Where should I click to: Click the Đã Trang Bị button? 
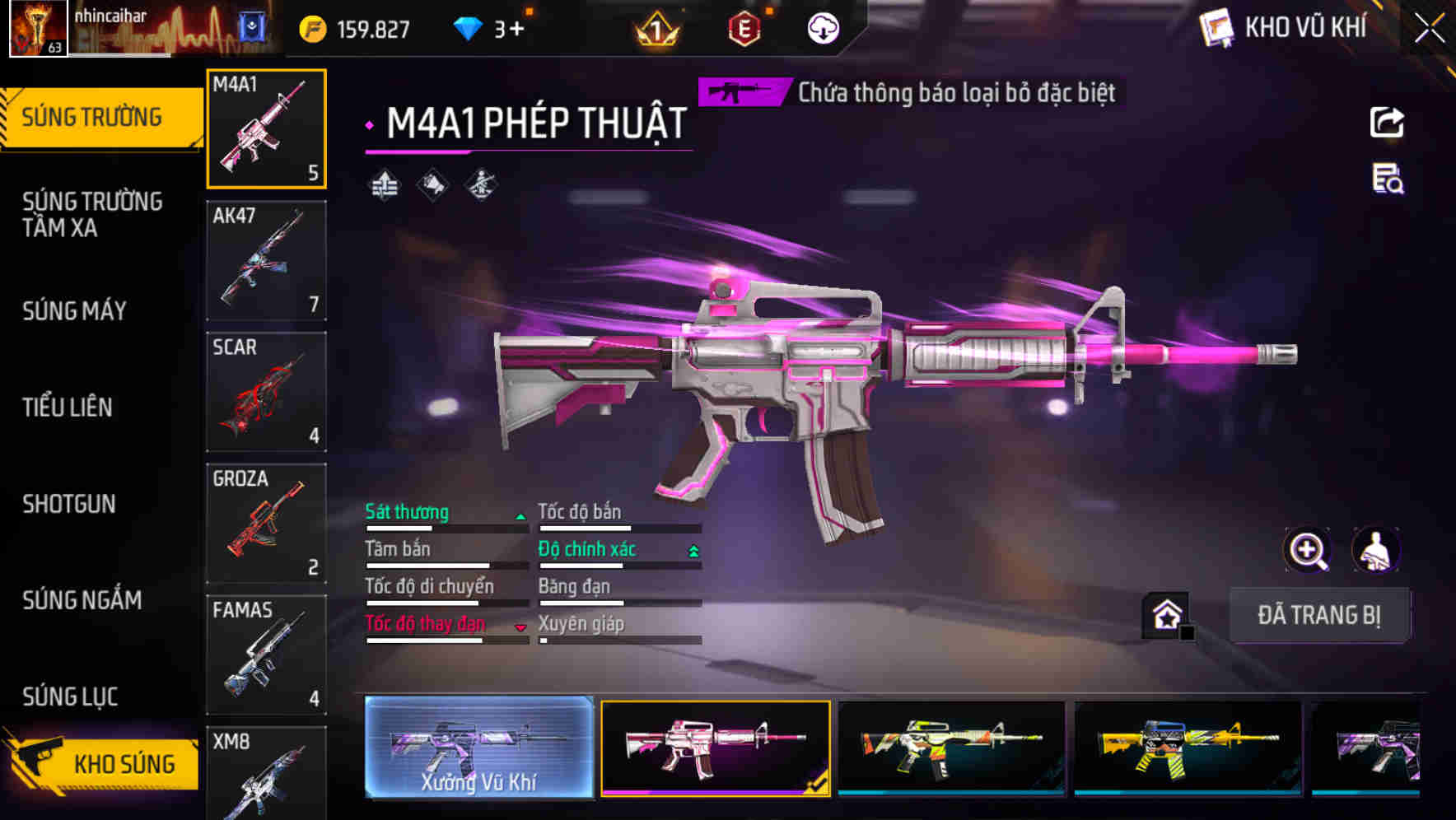tap(1318, 615)
